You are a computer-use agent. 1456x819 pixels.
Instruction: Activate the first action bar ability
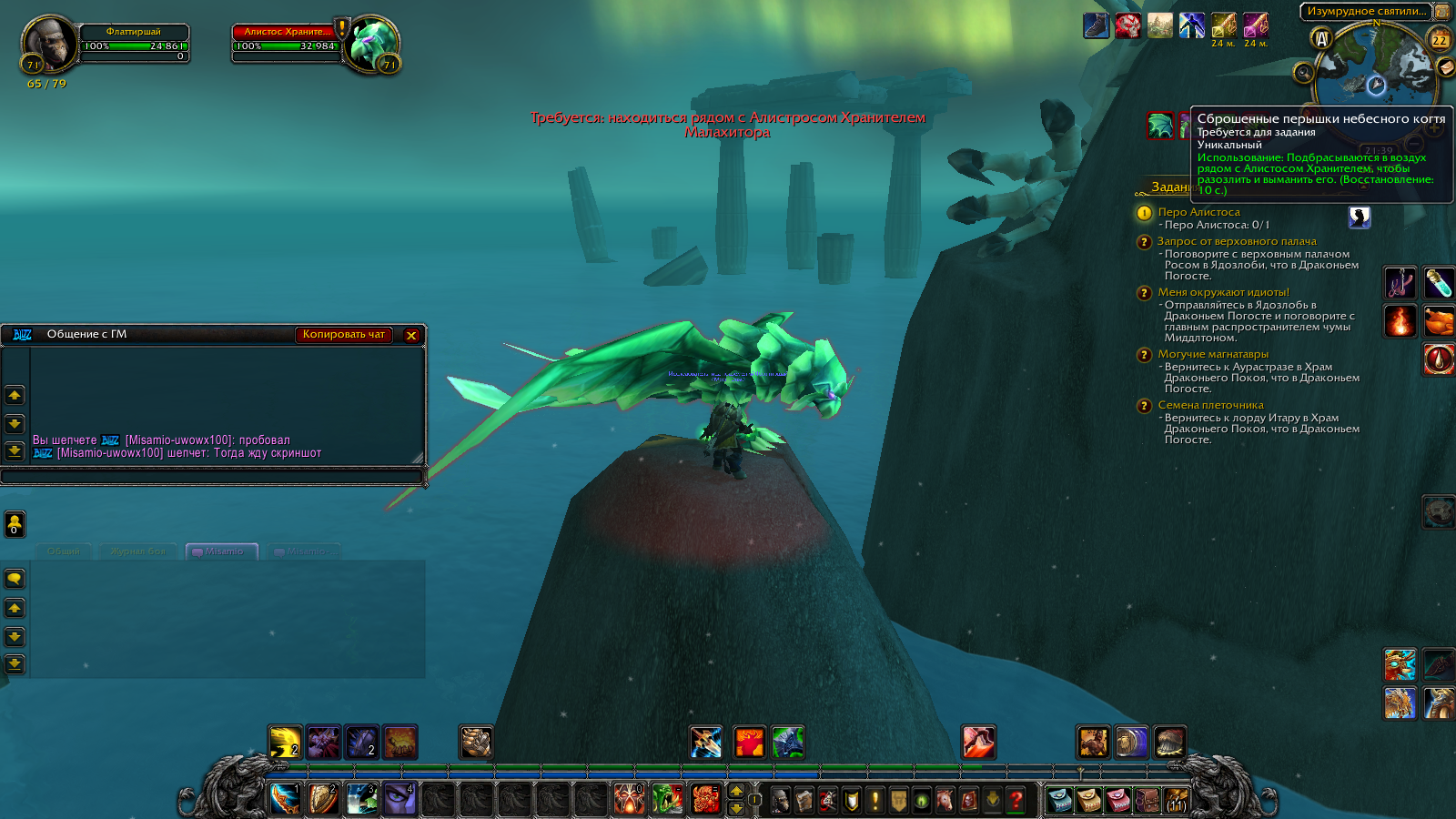point(285,799)
